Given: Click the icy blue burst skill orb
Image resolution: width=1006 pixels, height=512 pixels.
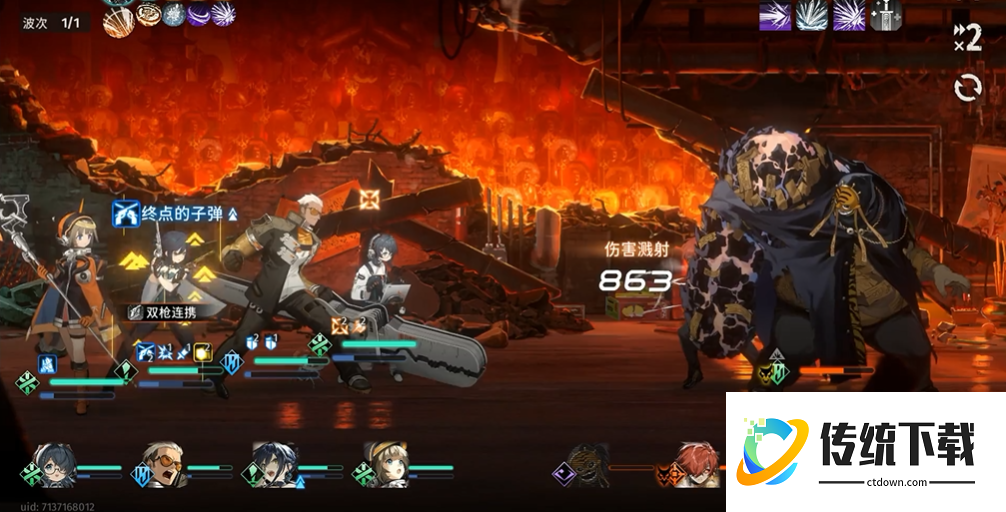Looking at the screenshot, I should pyautogui.click(x=175, y=14).
